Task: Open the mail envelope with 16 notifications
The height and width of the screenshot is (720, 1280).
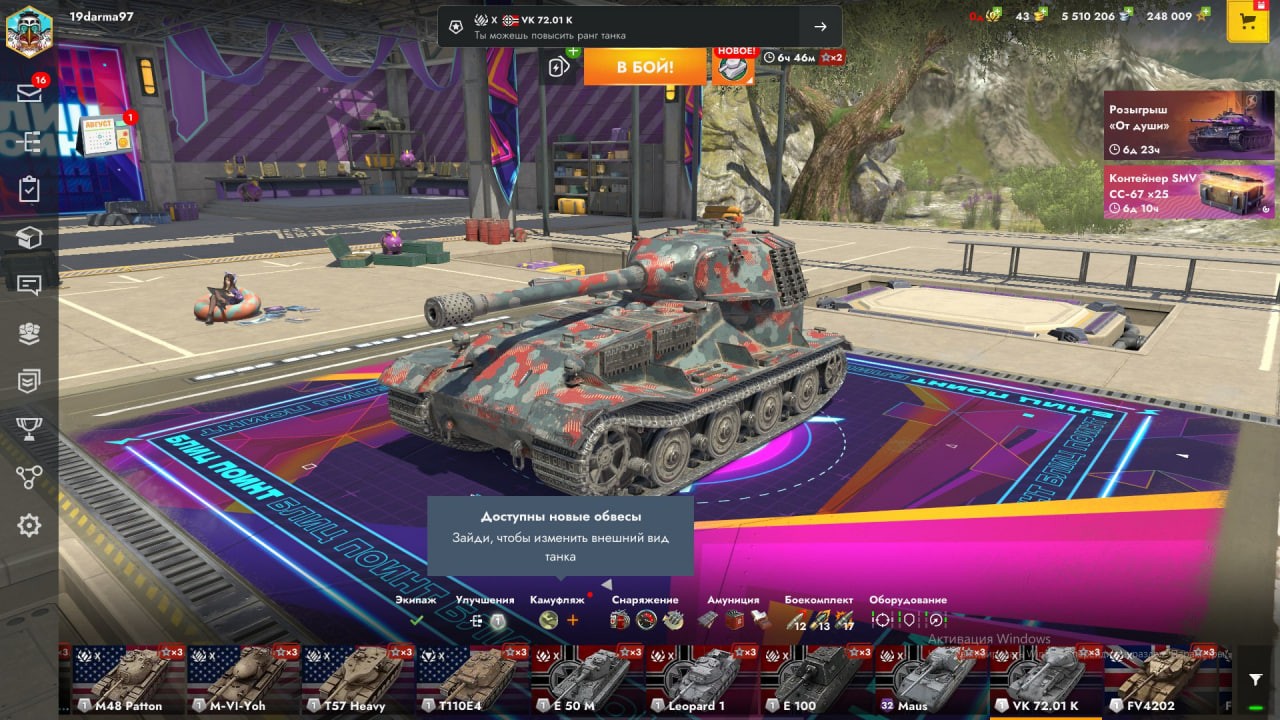Action: pyautogui.click(x=29, y=93)
